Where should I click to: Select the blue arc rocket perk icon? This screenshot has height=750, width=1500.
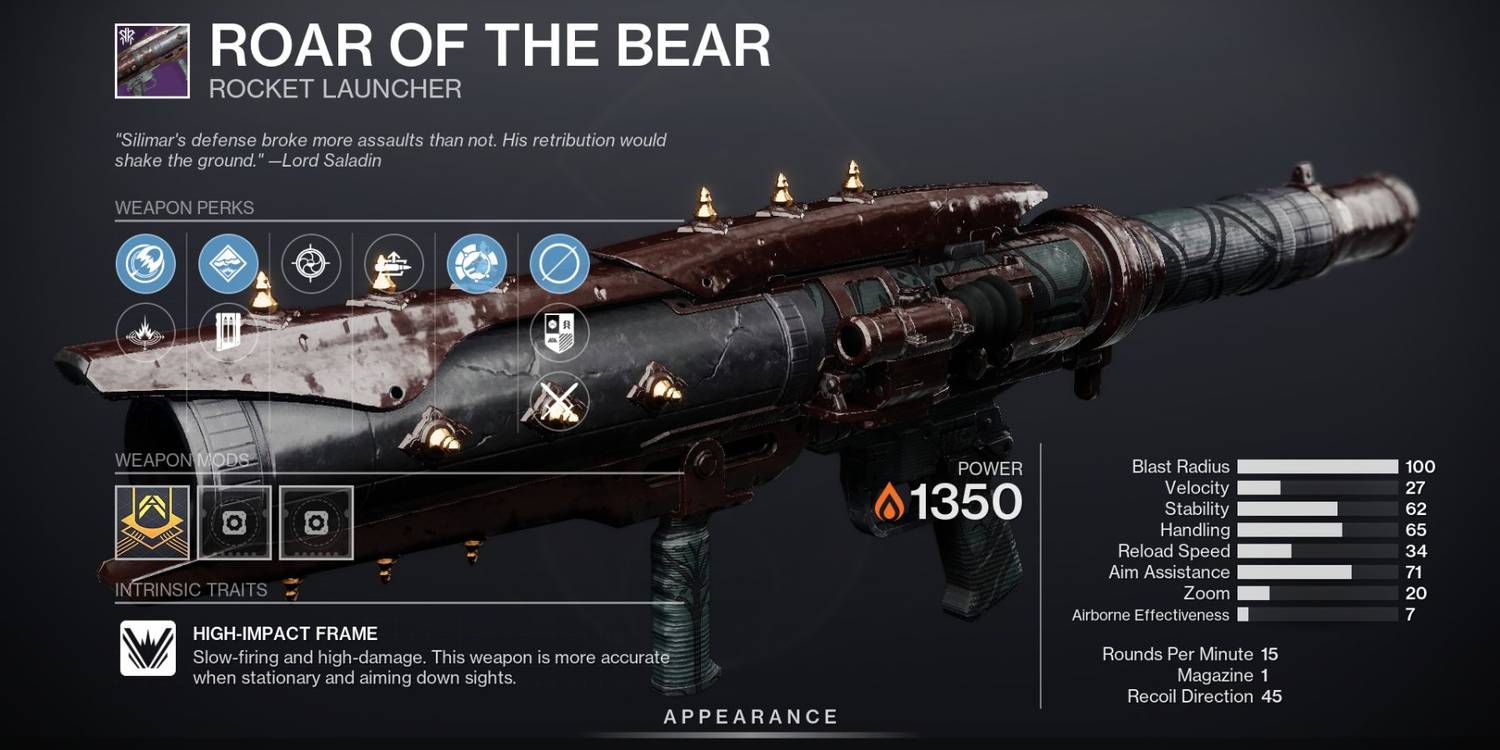(x=146, y=264)
